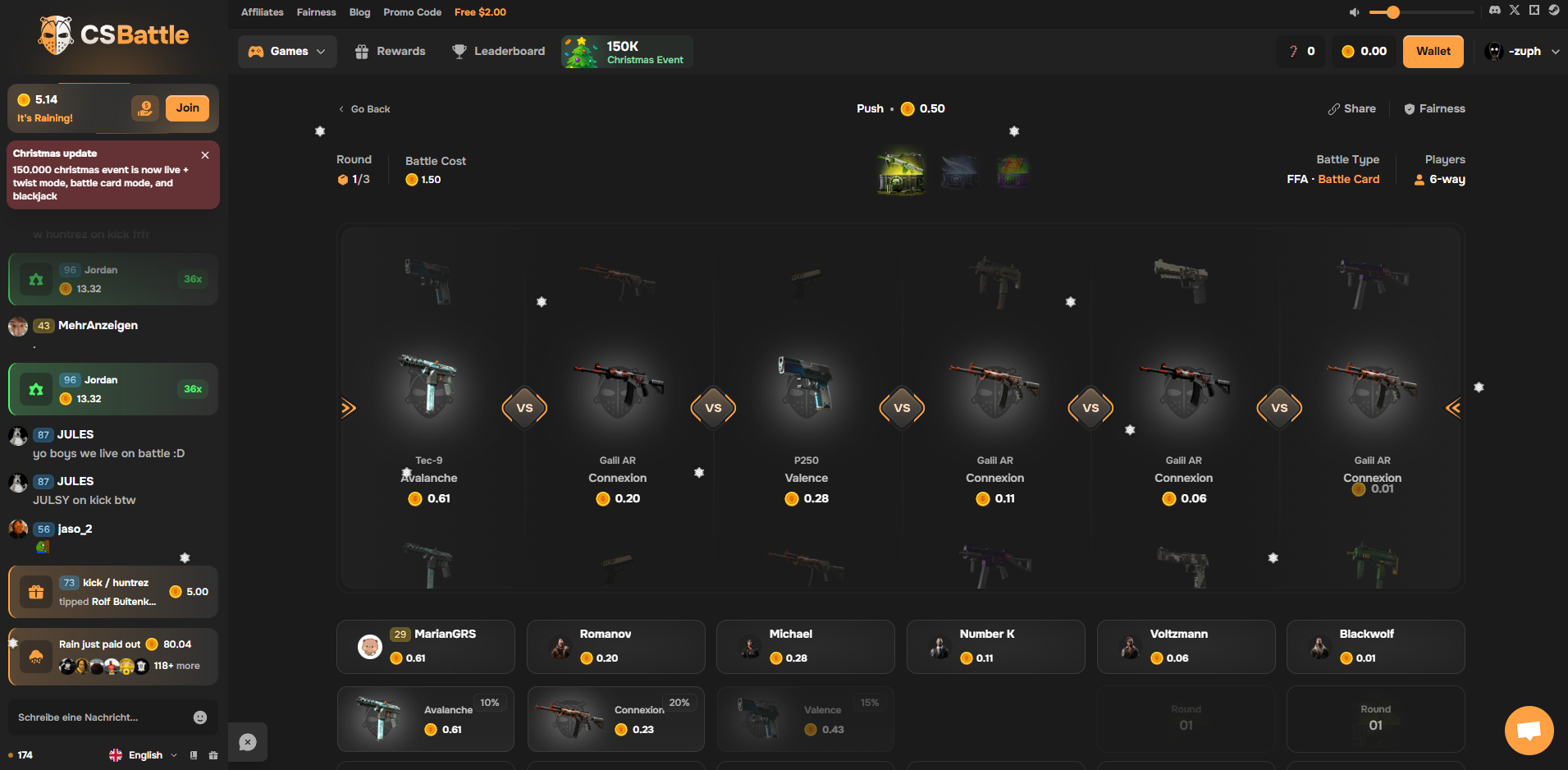Select the Affiliates menu item
This screenshot has width=1568, height=770.
pos(262,12)
